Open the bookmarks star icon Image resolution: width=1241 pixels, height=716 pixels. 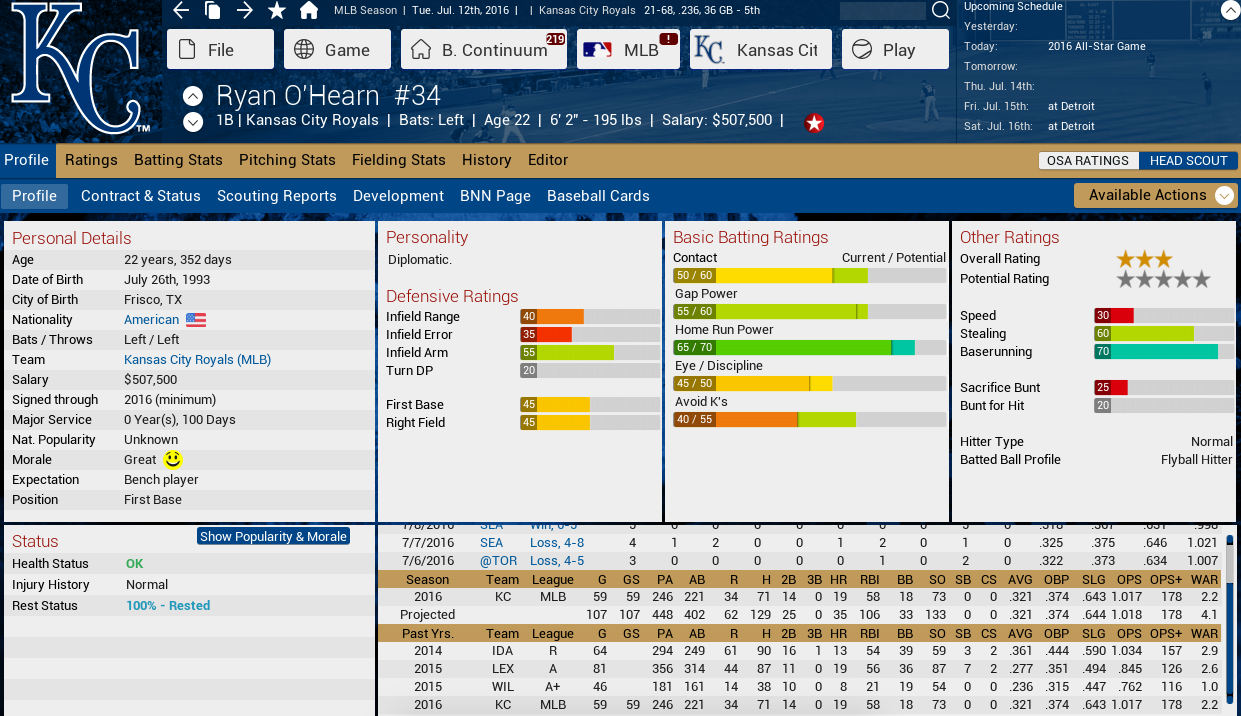[x=277, y=11]
